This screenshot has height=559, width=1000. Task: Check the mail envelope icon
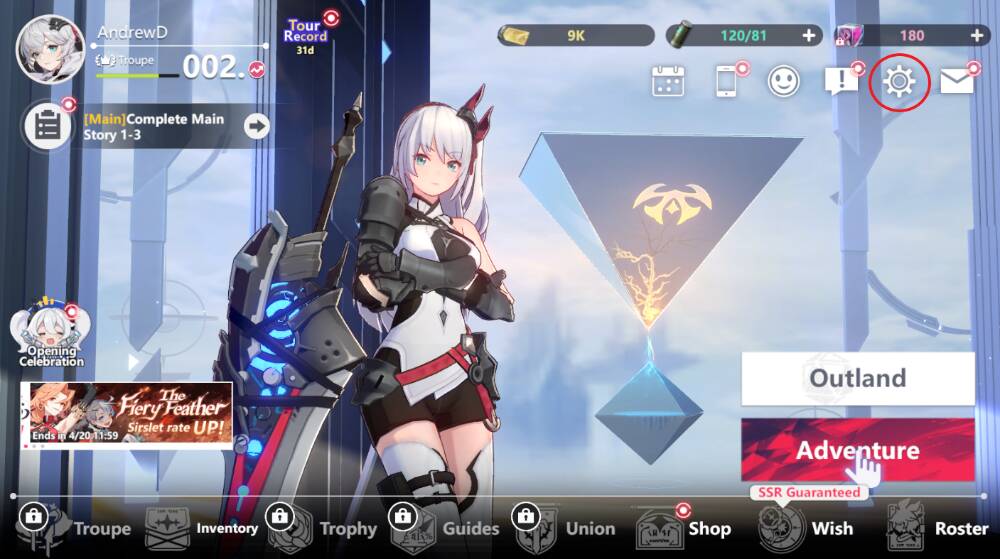(957, 82)
